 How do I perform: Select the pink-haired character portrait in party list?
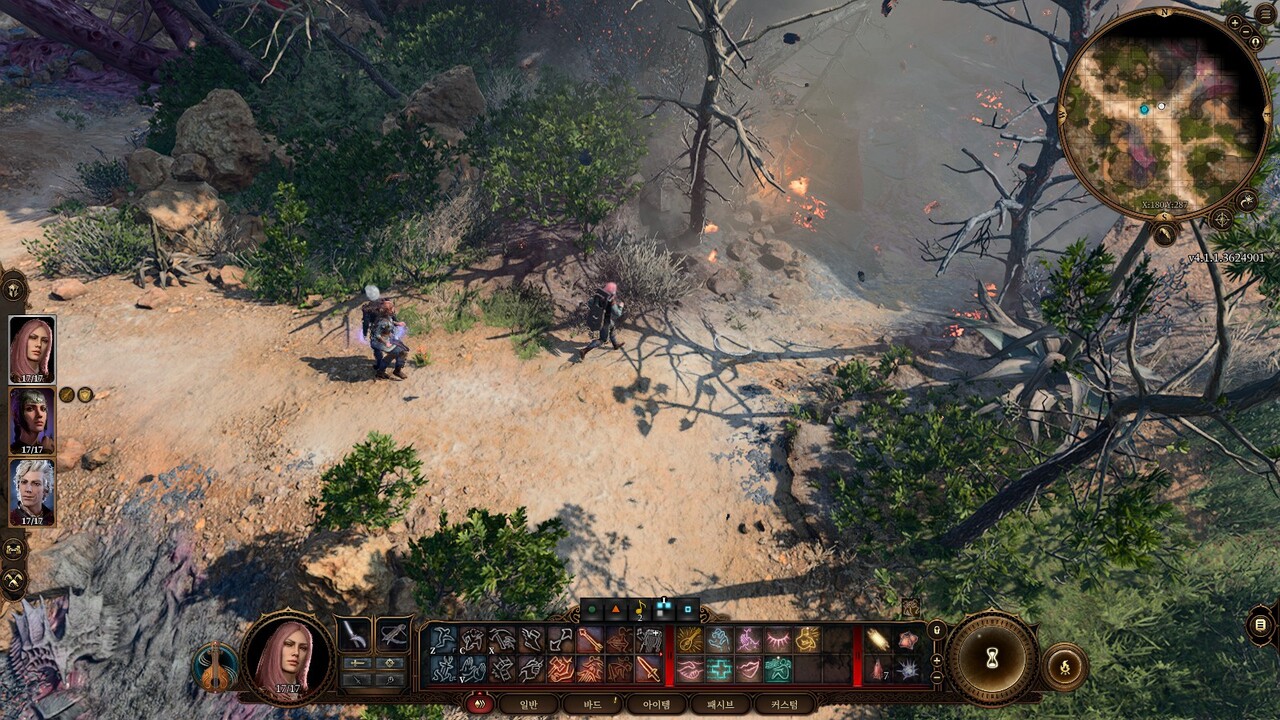(32, 350)
